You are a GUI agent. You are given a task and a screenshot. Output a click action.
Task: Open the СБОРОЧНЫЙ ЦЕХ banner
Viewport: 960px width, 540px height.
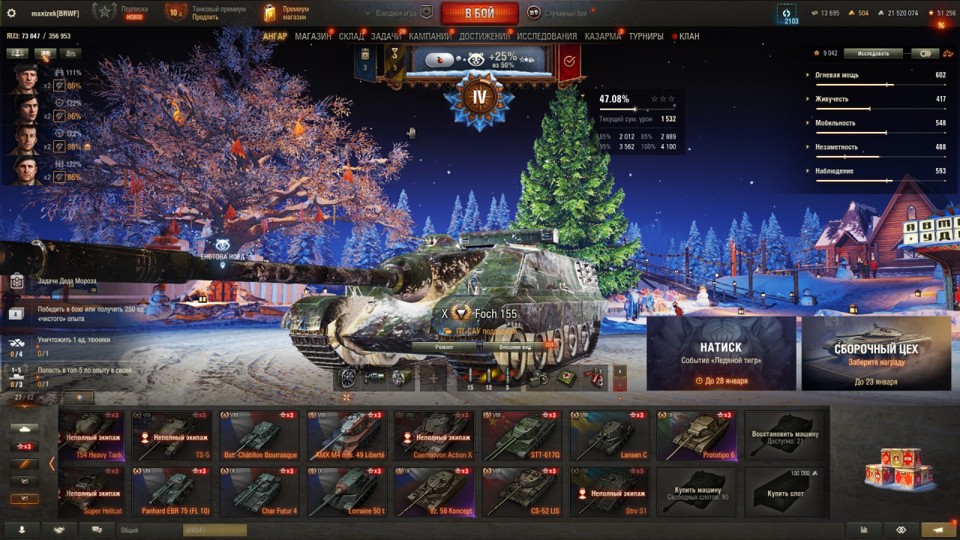point(875,353)
